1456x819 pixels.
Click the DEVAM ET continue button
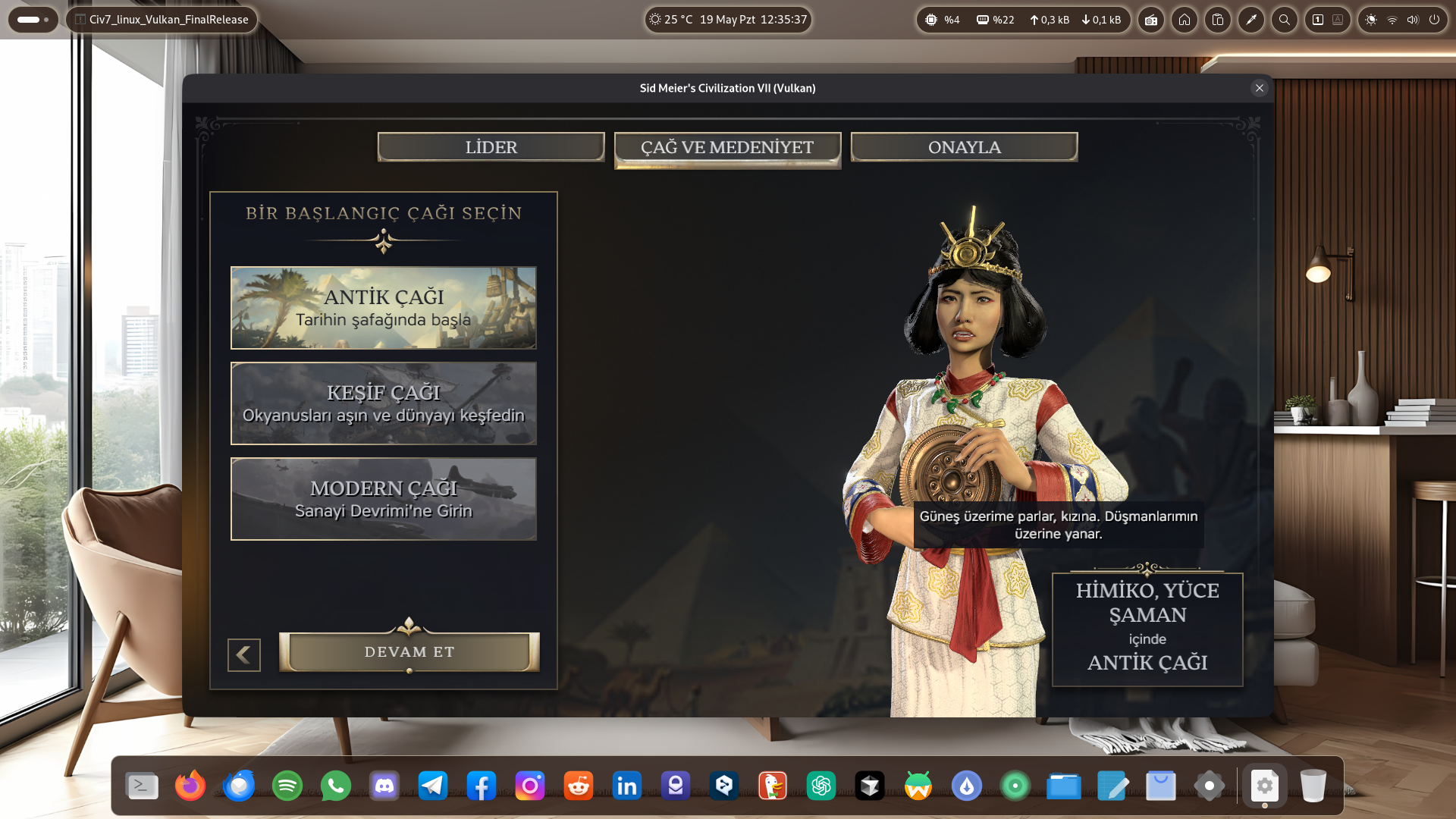tap(409, 652)
